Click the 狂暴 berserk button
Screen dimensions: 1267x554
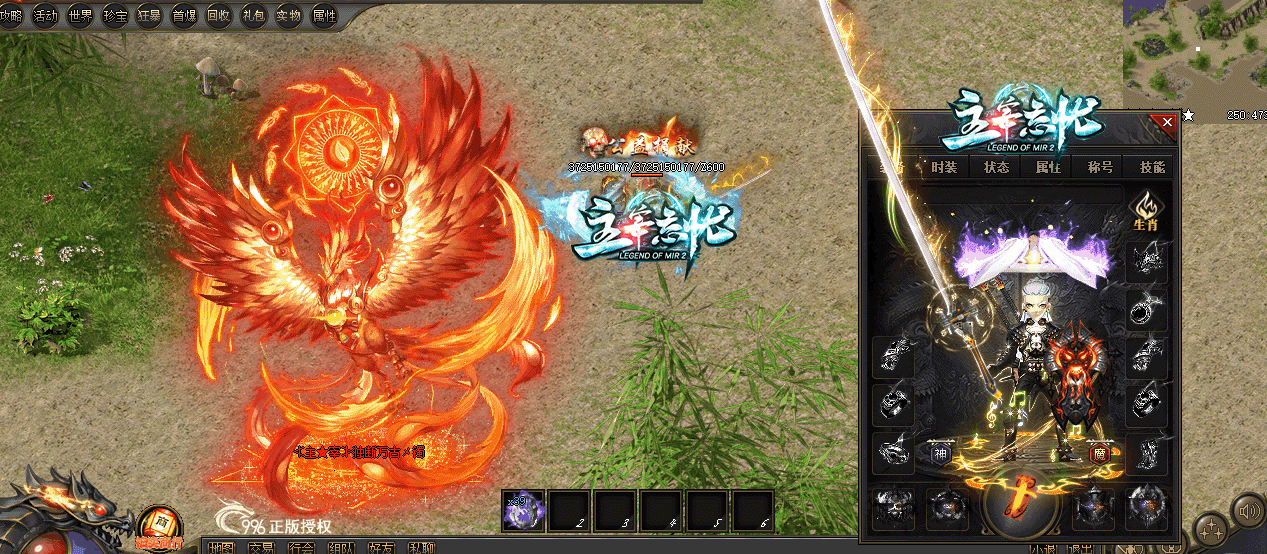(150, 15)
